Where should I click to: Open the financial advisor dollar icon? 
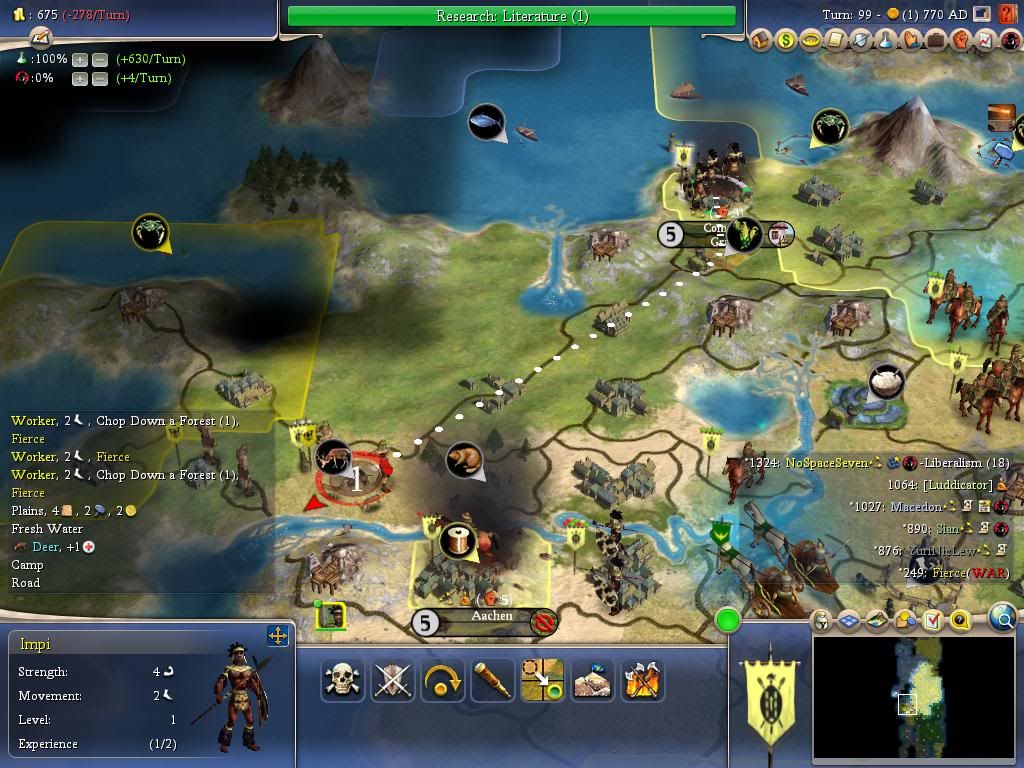pyautogui.click(x=786, y=40)
